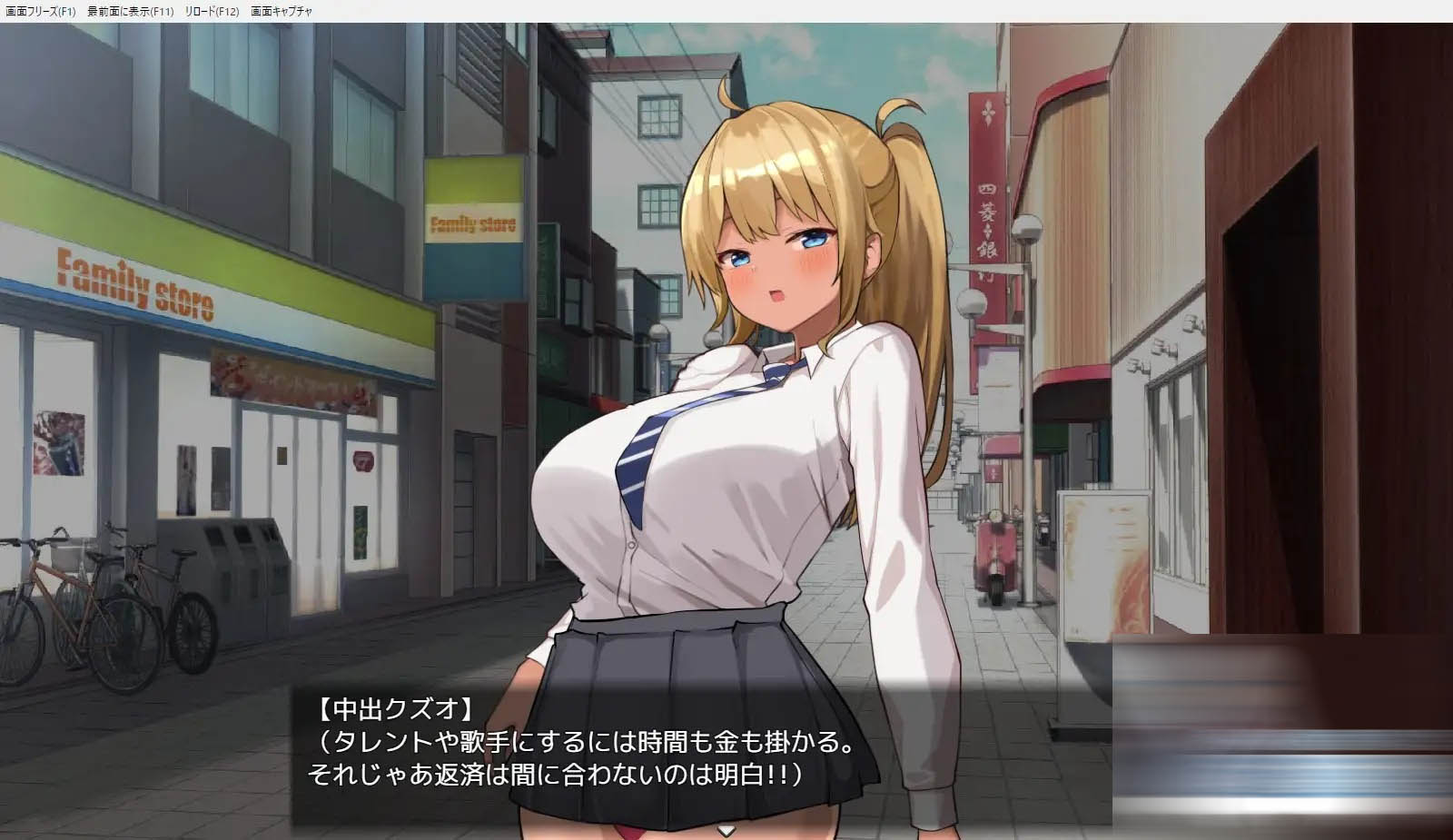Click the advance triangle below the dialogue
Image resolution: width=1453 pixels, height=840 pixels.
pos(726,829)
